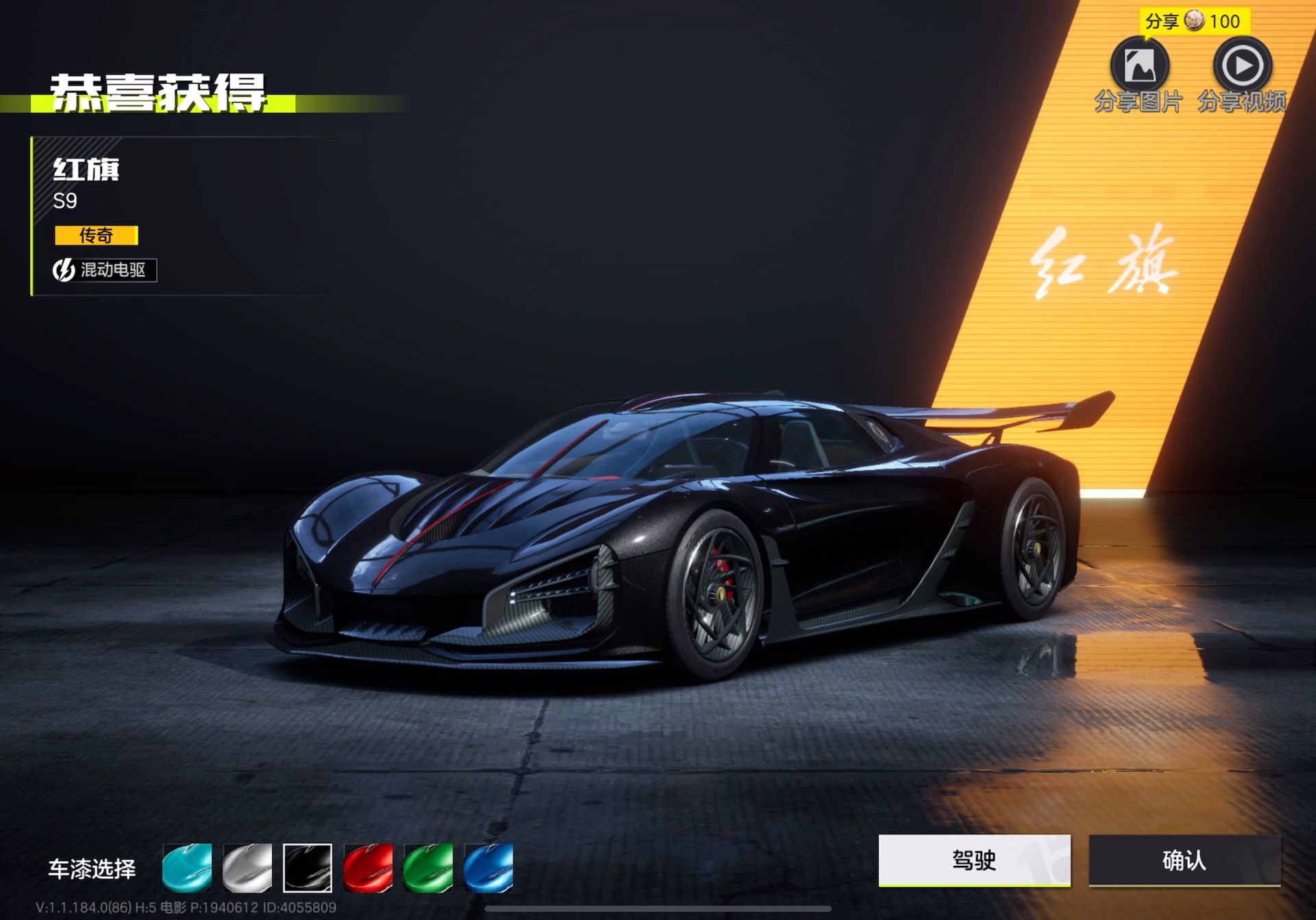Select the blue car paint swatch
Screen dimensions: 1316x920
point(489,868)
